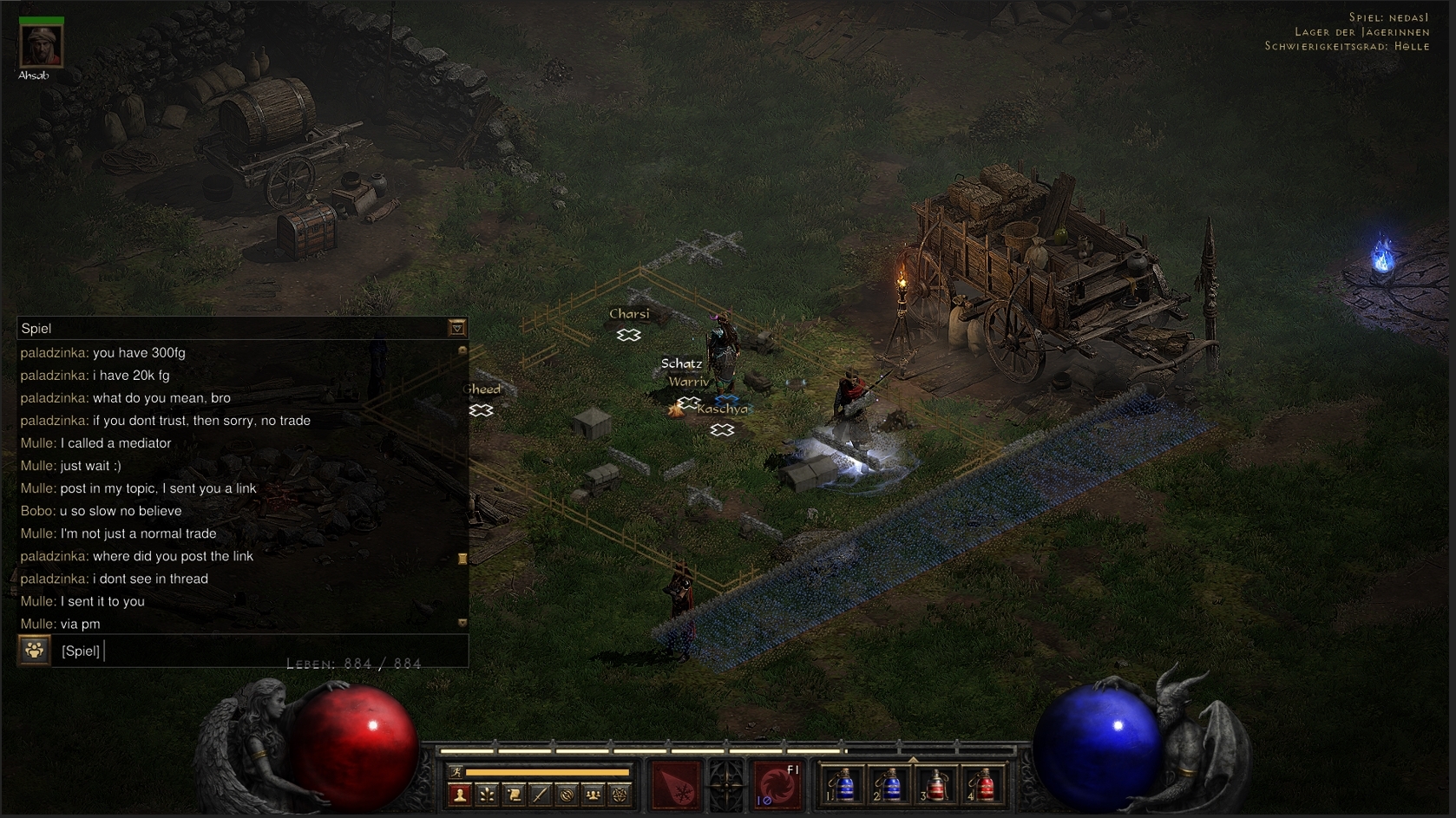Screen dimensions: 1456x818
Task: Open the quest log scroll icon
Action: 514,794
